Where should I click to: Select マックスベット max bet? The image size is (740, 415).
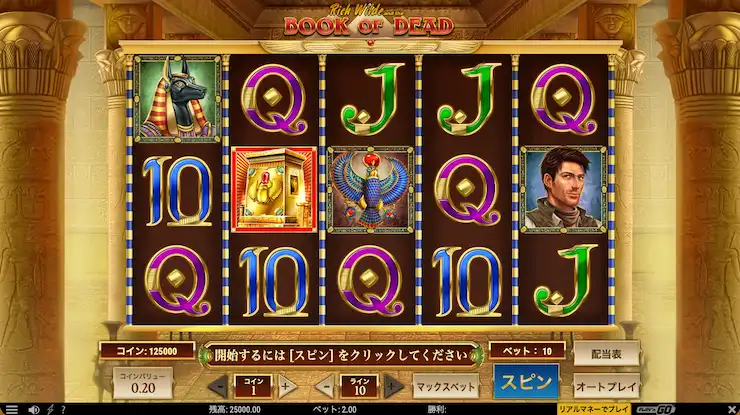[446, 385]
